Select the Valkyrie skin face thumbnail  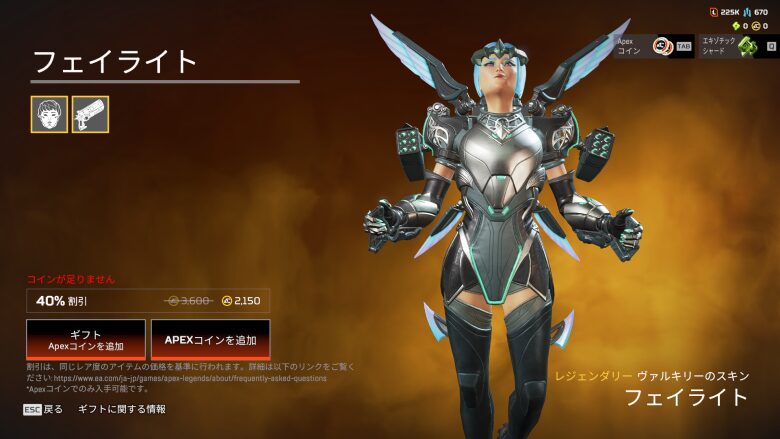pos(49,115)
